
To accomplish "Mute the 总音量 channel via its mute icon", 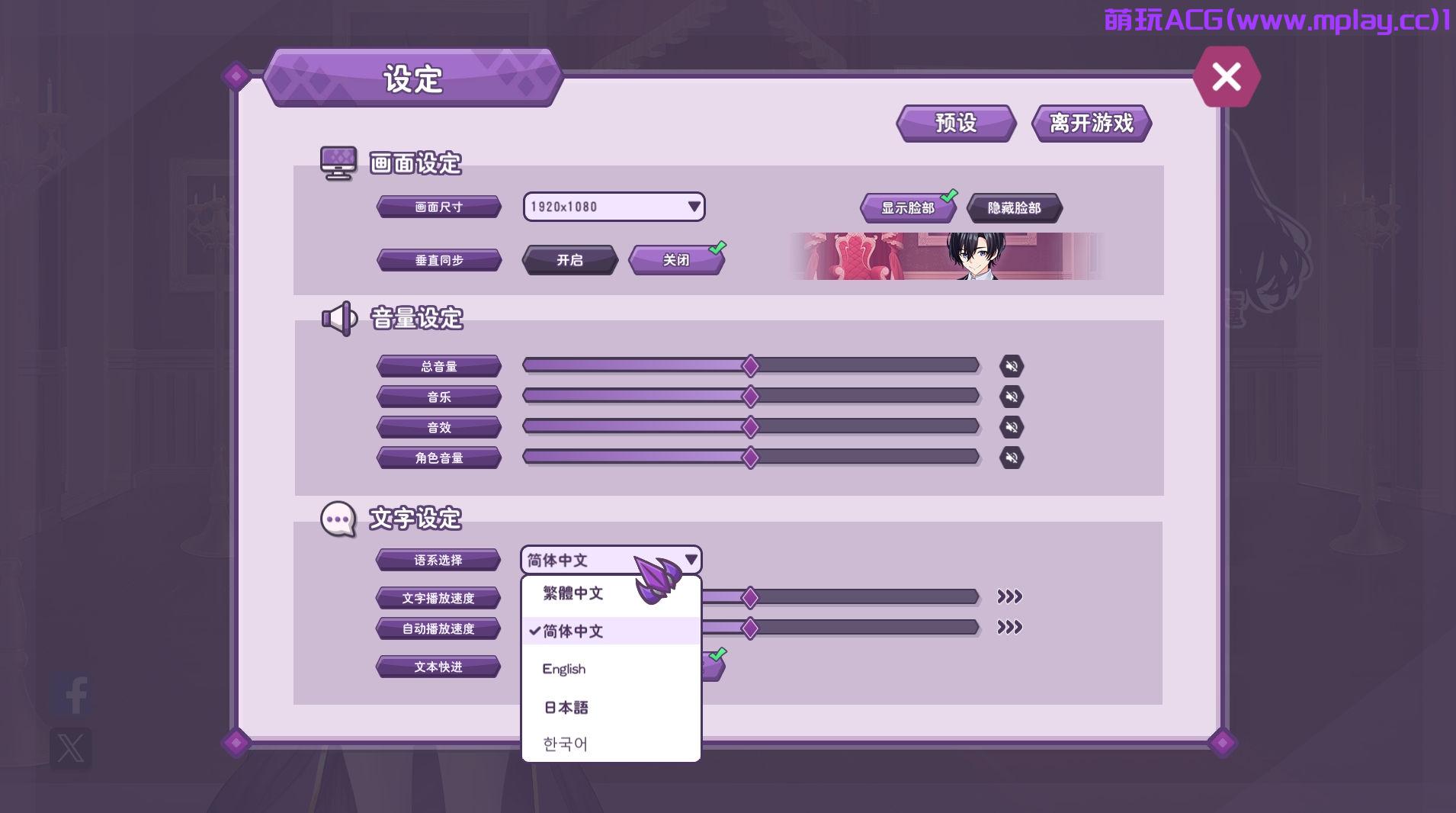I will 1012,365.
